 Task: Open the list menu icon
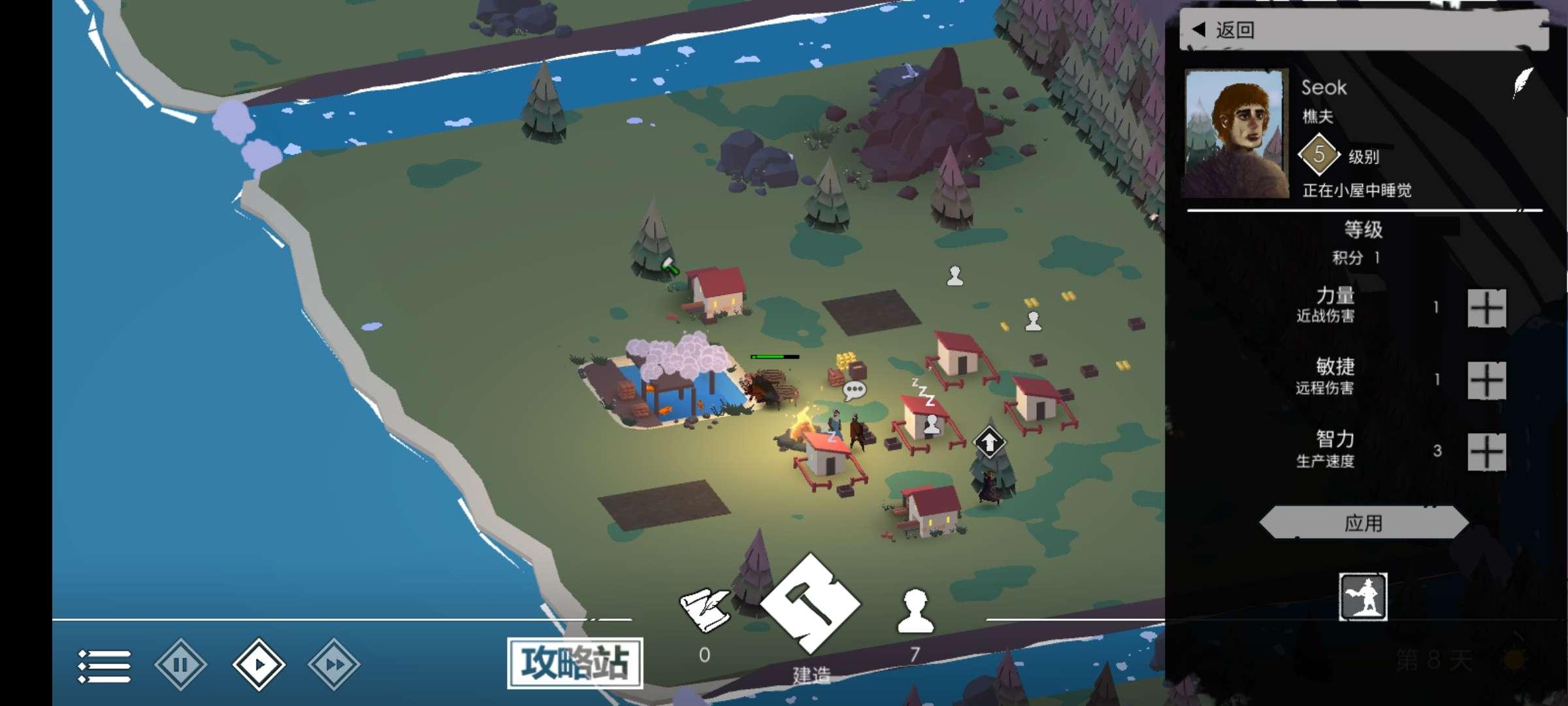(104, 666)
